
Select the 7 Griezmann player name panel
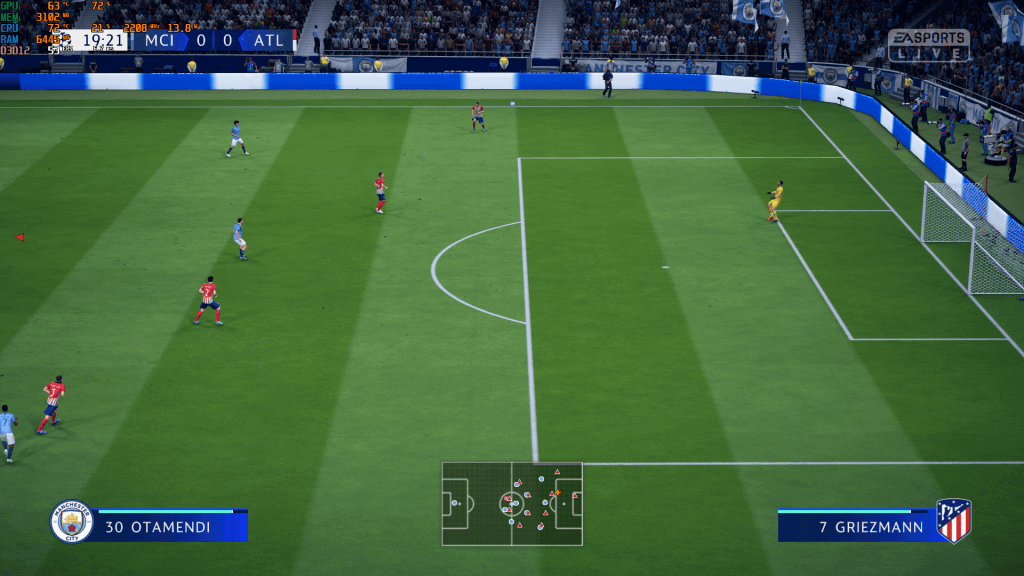pyautogui.click(x=856, y=526)
